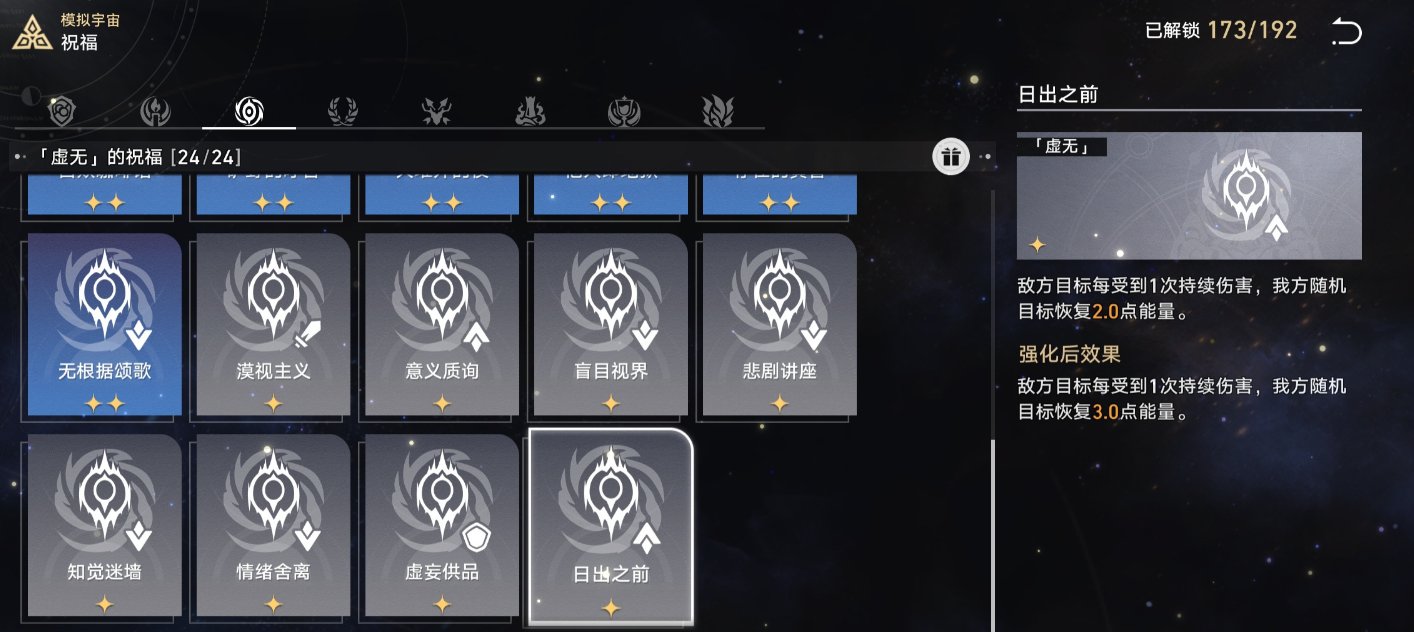Click the 模拟宇宙 emblem icon
The height and width of the screenshot is (632, 1414).
click(x=32, y=32)
